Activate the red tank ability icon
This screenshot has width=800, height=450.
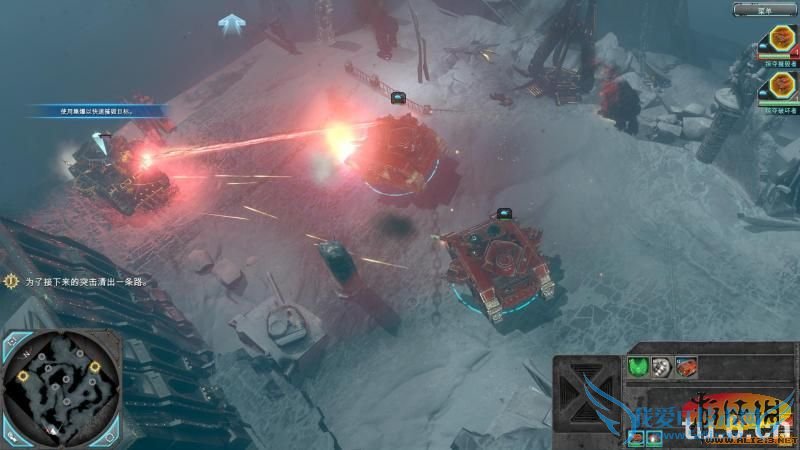point(685,367)
